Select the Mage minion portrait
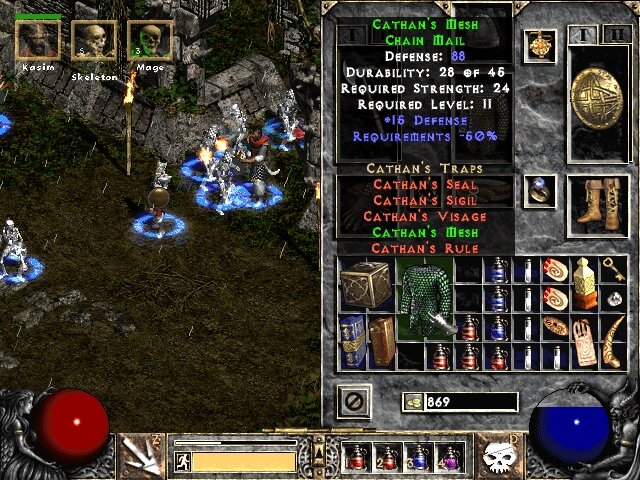 click(x=150, y=41)
